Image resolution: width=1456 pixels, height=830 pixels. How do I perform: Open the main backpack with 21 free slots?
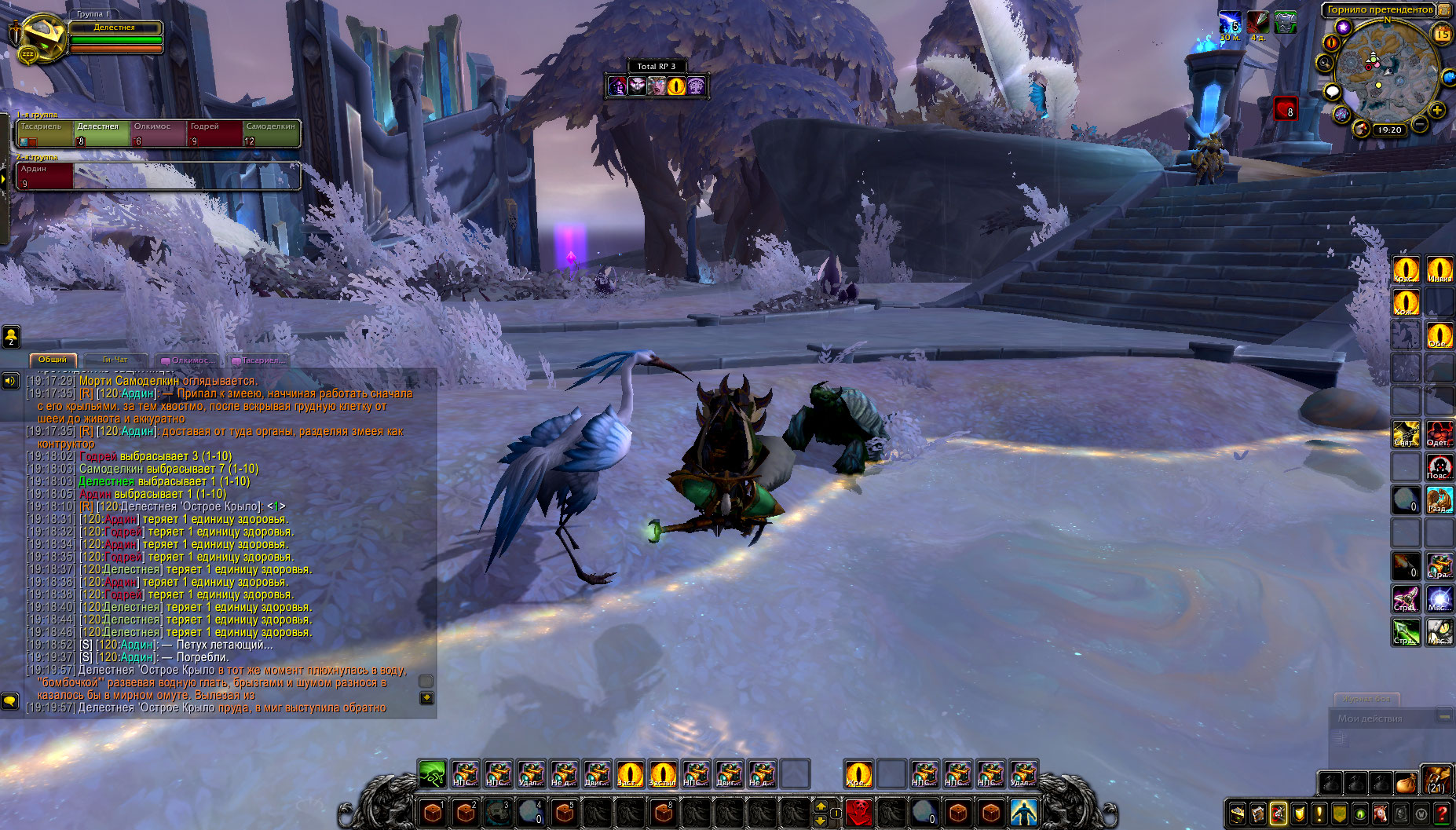1437,781
